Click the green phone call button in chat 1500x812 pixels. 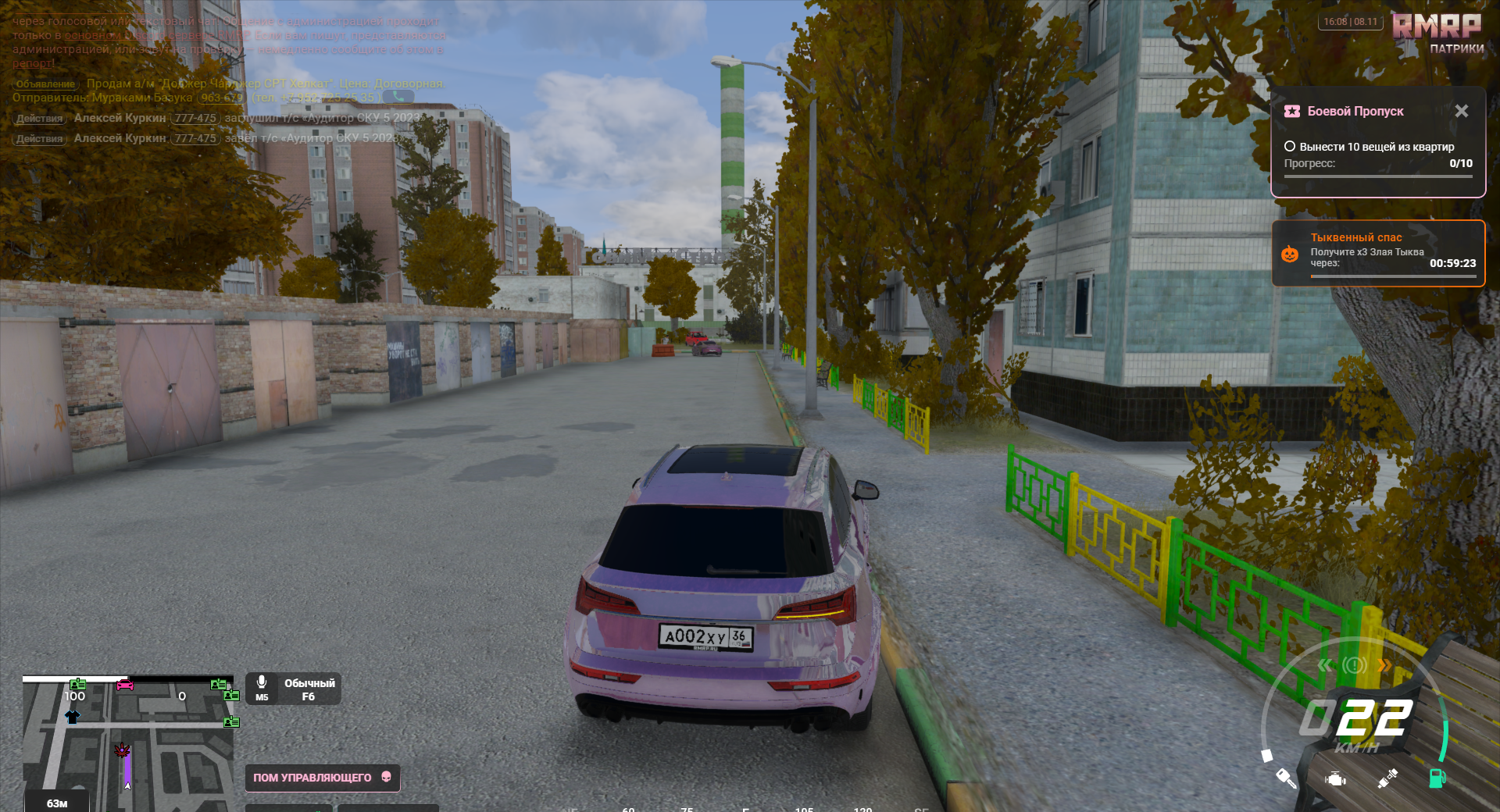coord(398,98)
